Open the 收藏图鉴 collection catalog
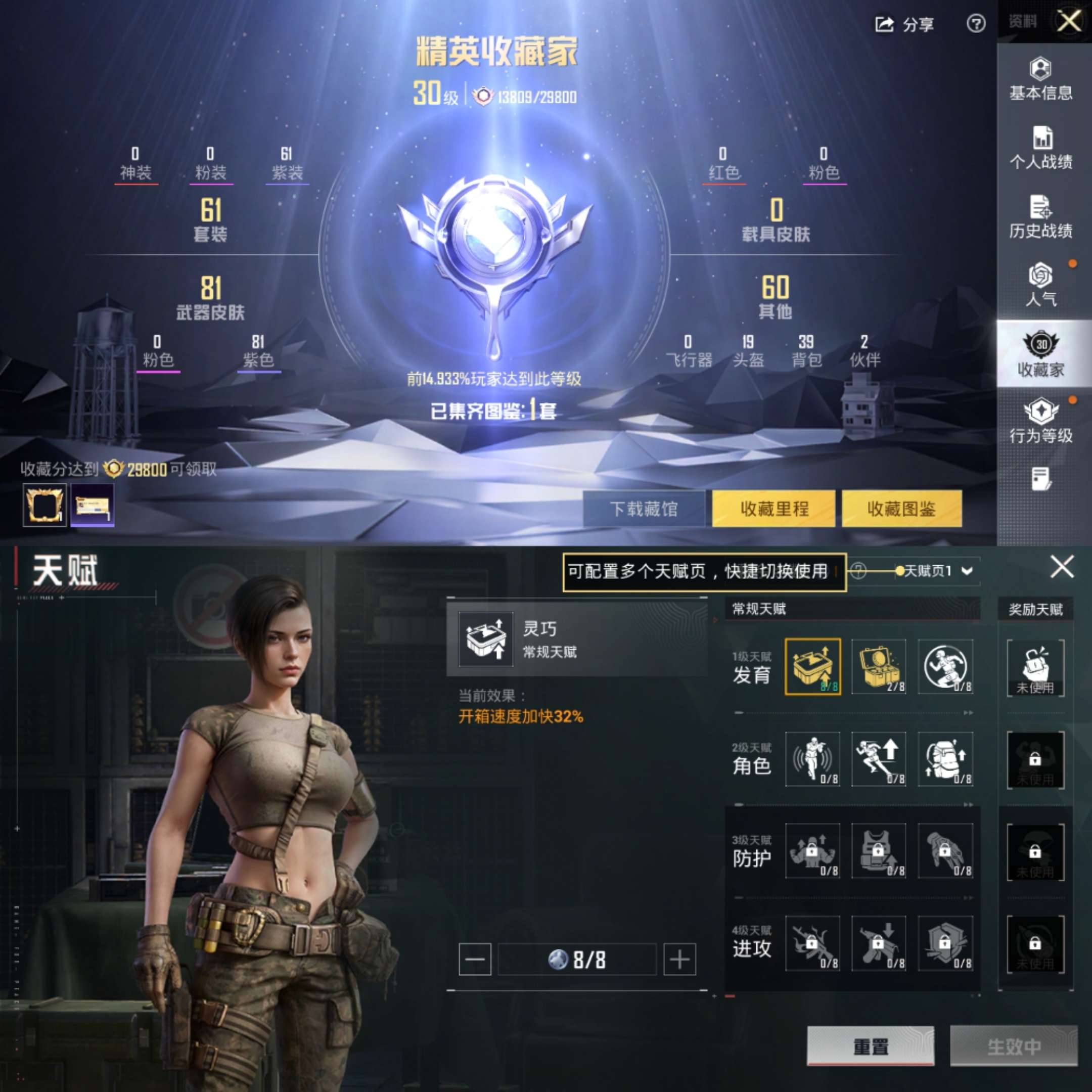 901,509
